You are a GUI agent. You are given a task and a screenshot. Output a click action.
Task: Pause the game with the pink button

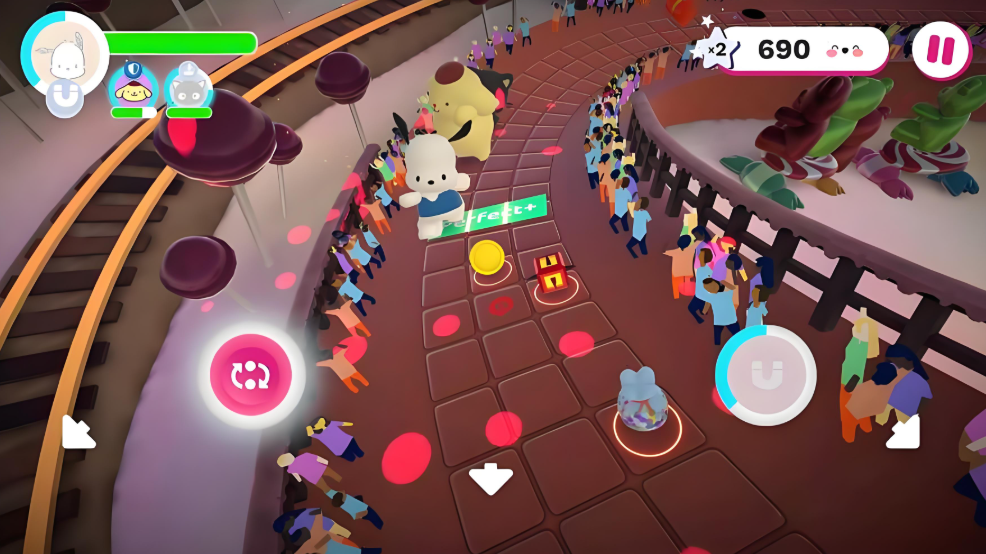tap(941, 50)
